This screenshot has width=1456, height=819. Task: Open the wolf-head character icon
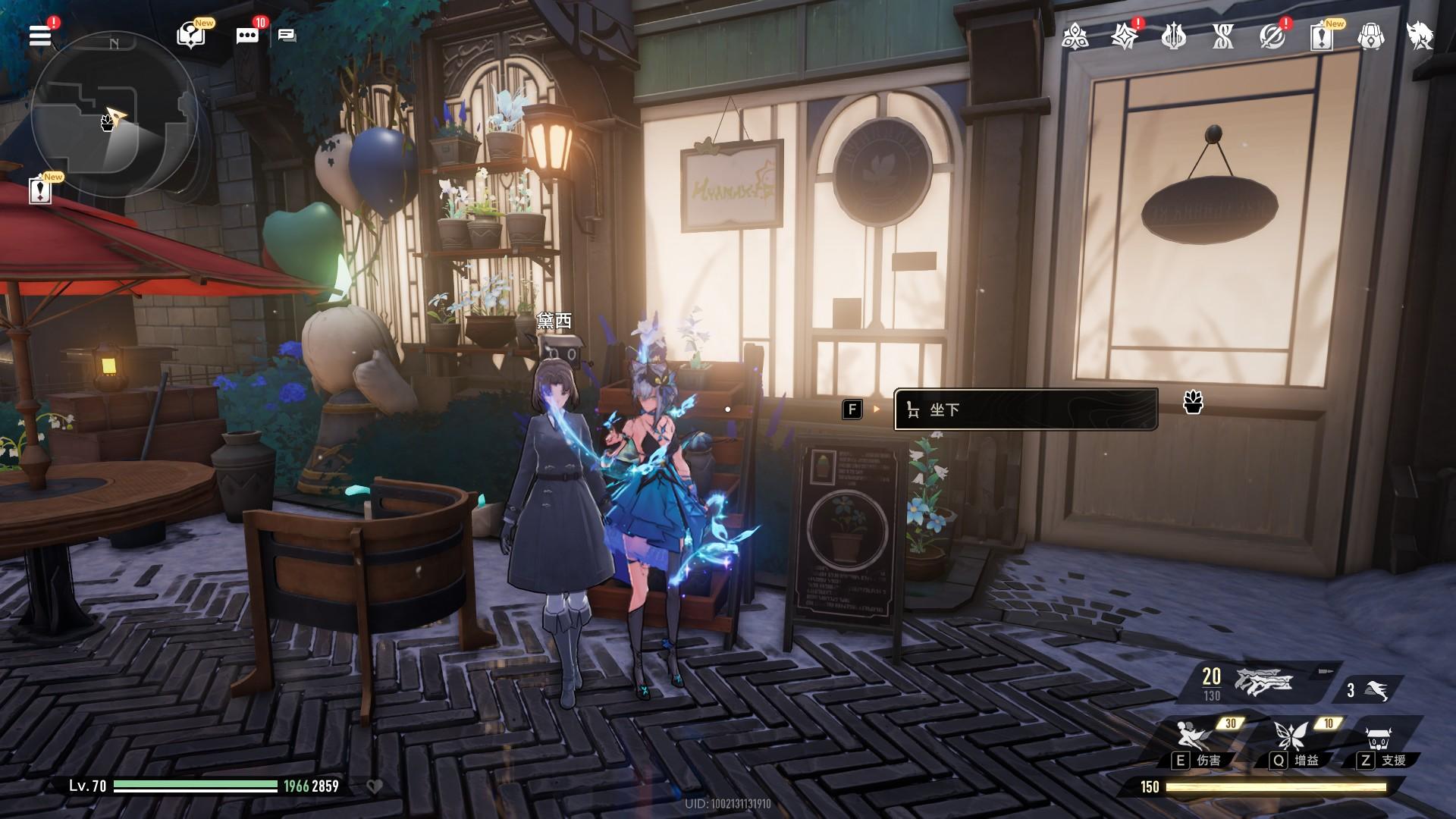click(1420, 36)
